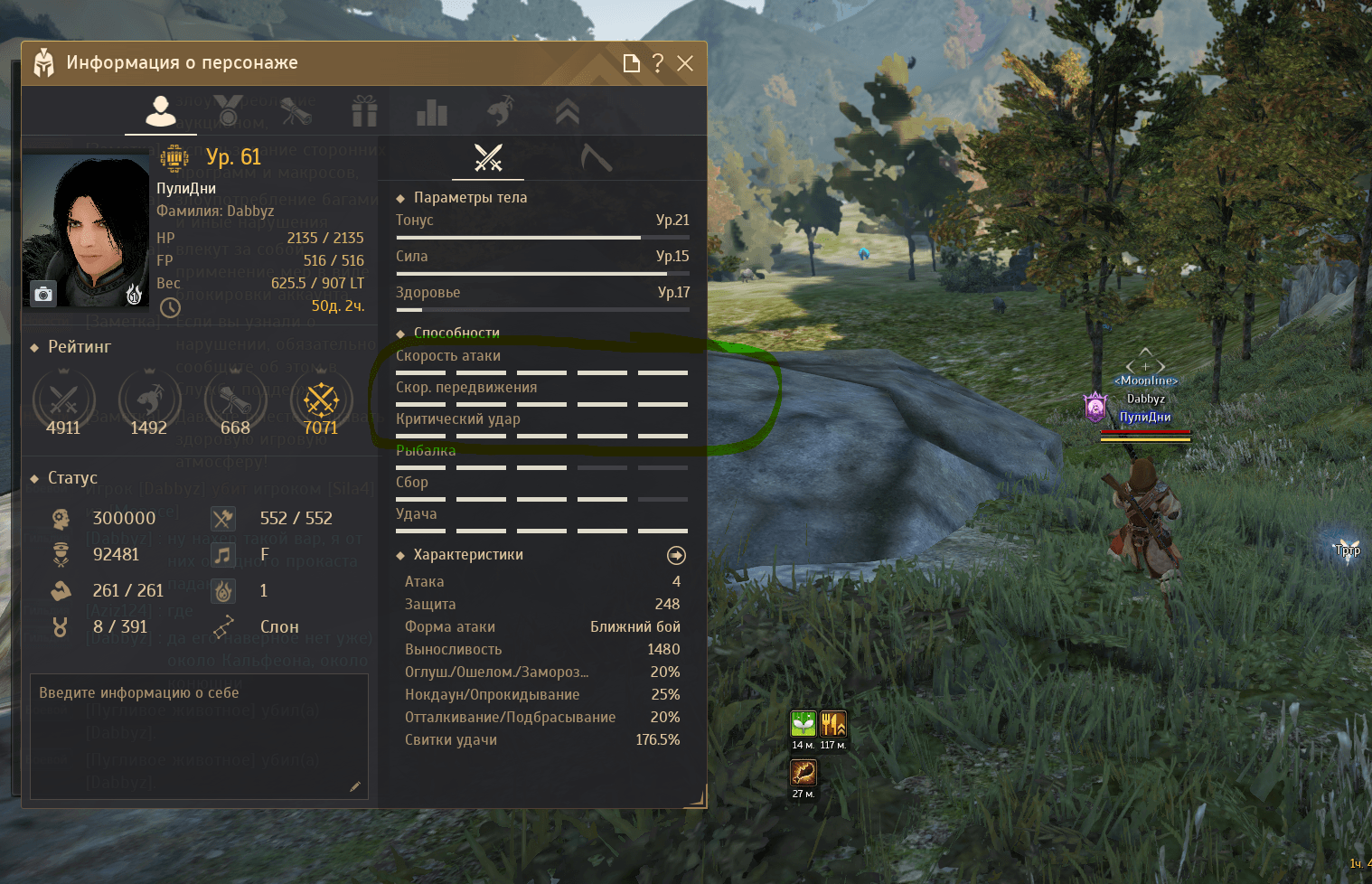This screenshot has height=884, width=1372.
Task: Open the question mark help button
Action: coord(658,63)
